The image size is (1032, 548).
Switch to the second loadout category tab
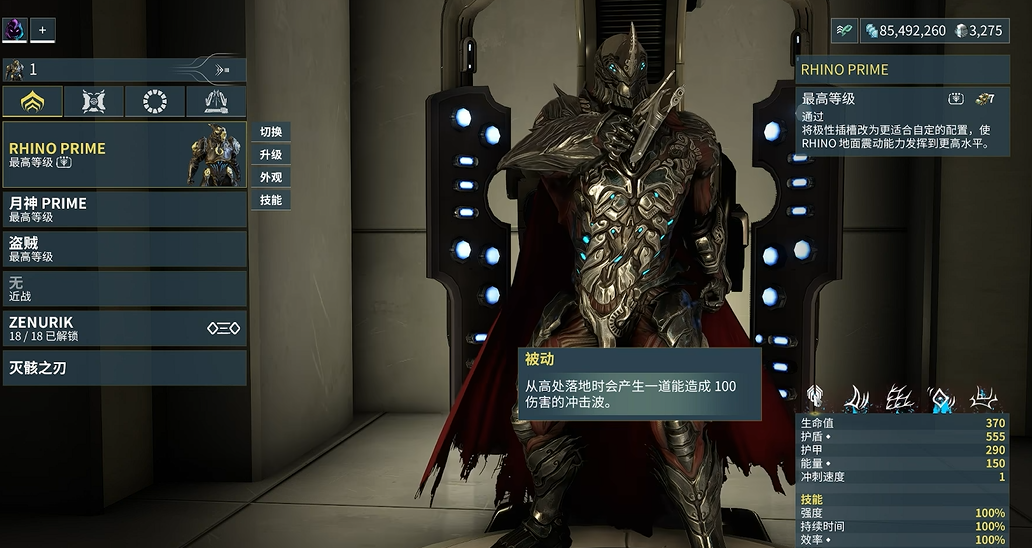94,101
